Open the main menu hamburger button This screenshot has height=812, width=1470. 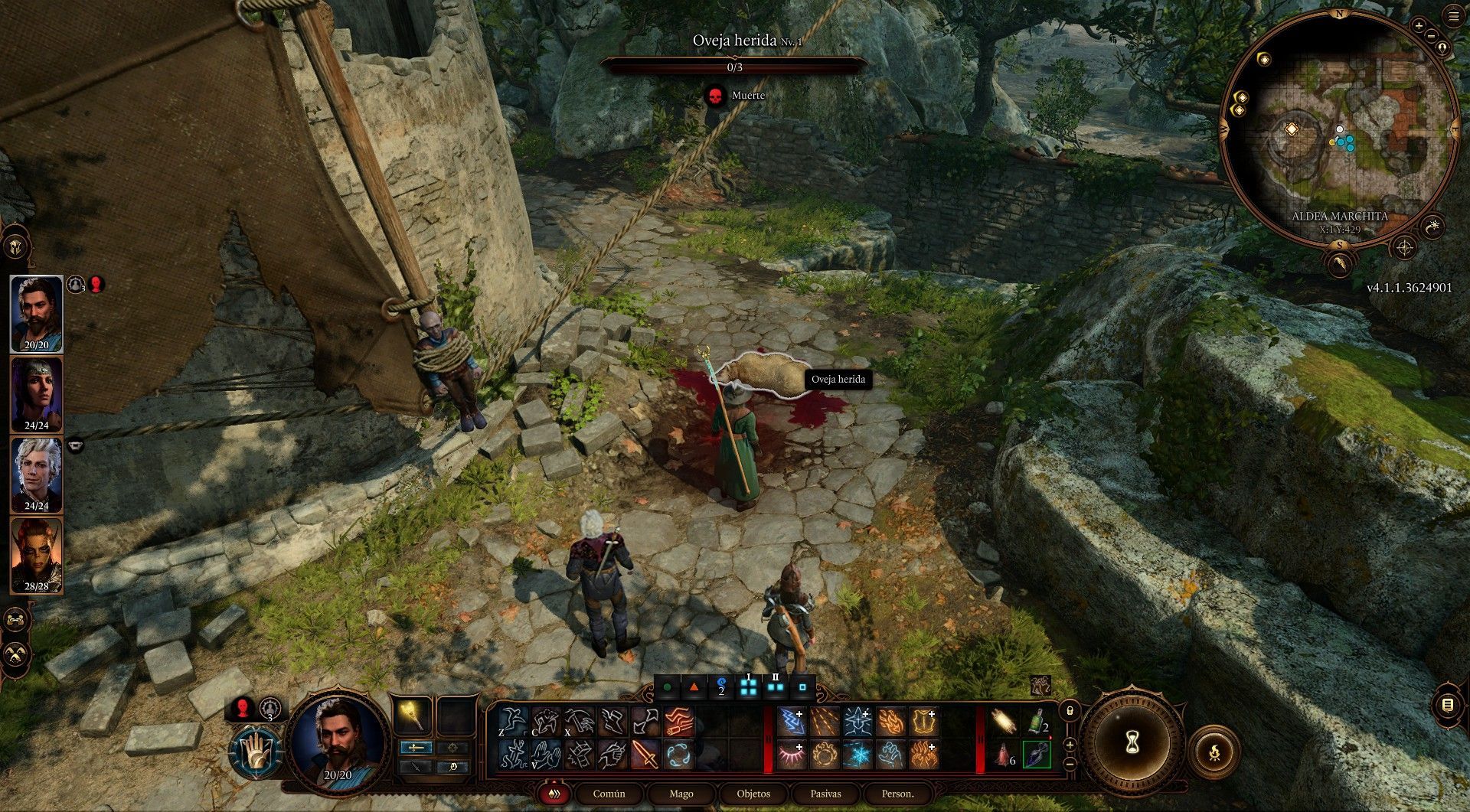(x=1454, y=17)
